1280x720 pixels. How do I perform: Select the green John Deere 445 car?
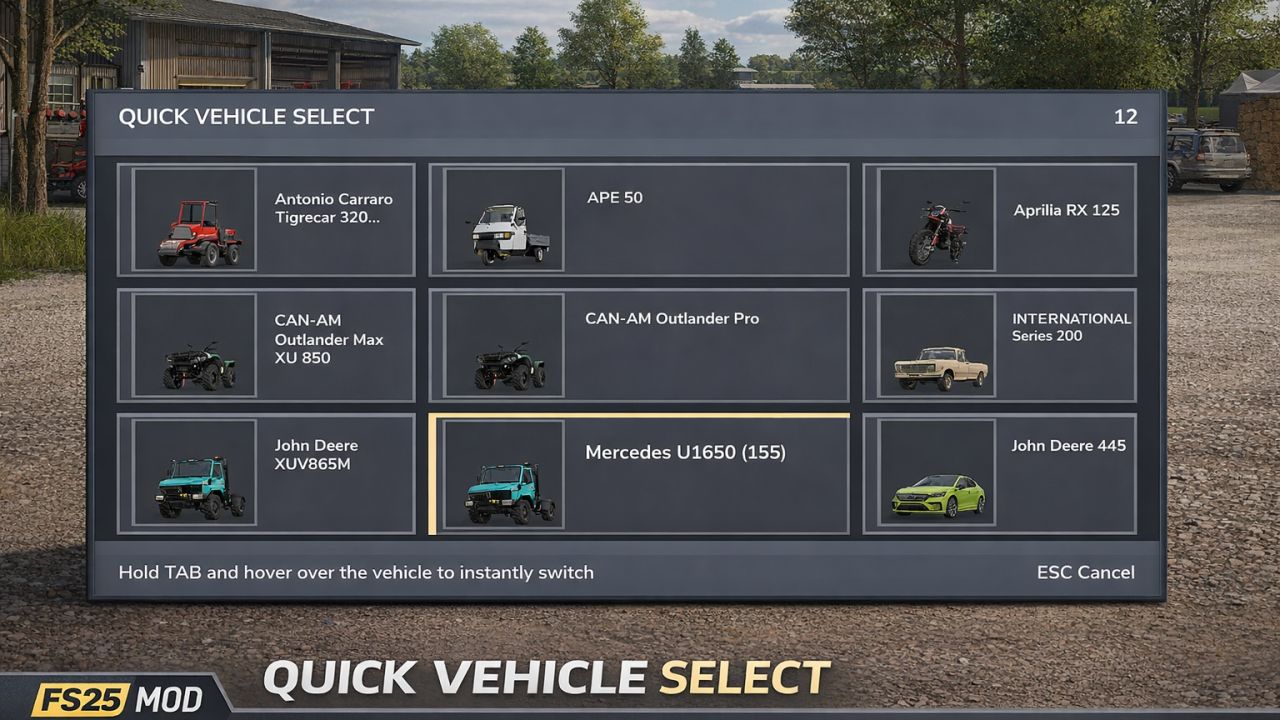tap(1000, 472)
